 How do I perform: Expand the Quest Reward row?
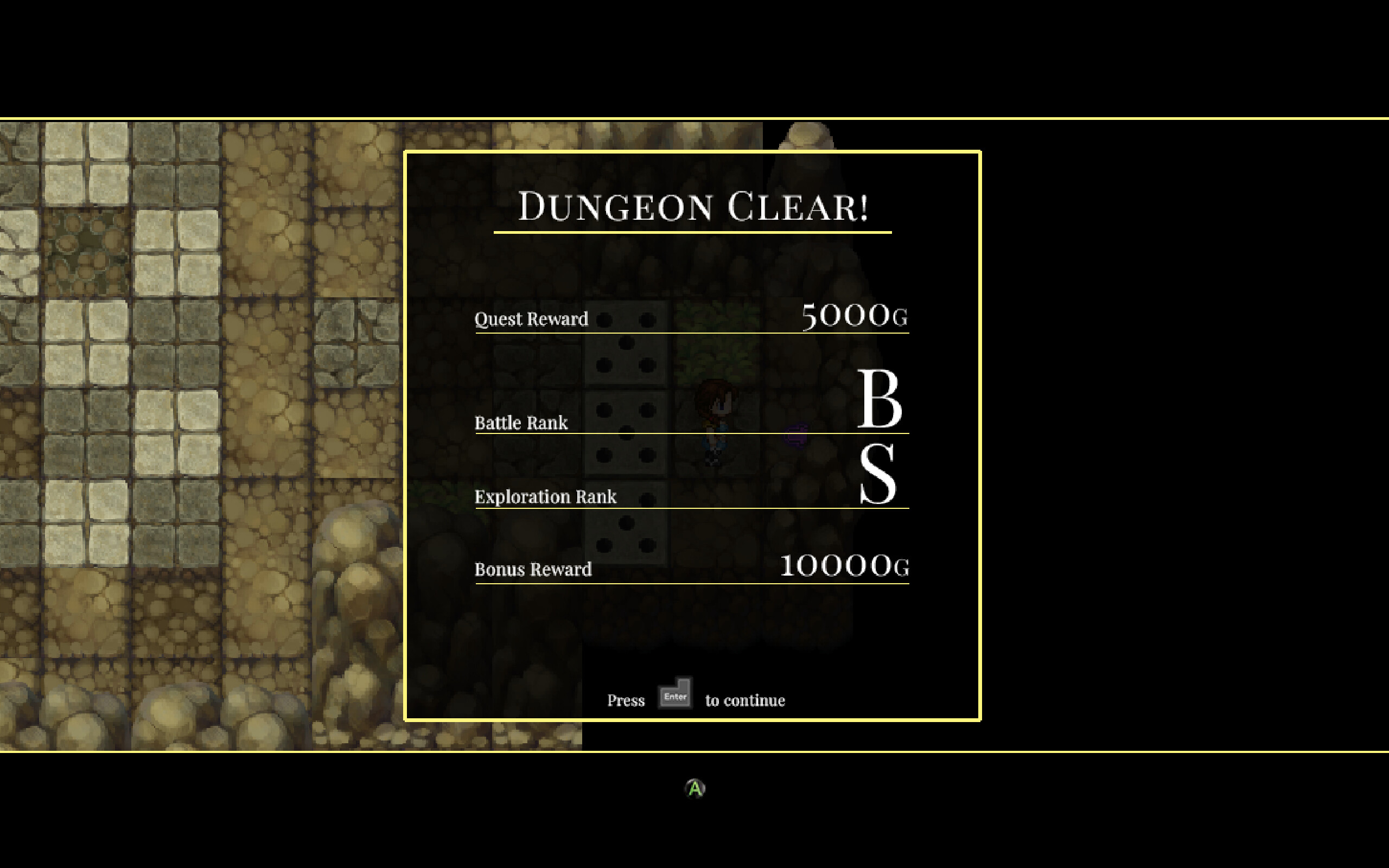coord(531,318)
